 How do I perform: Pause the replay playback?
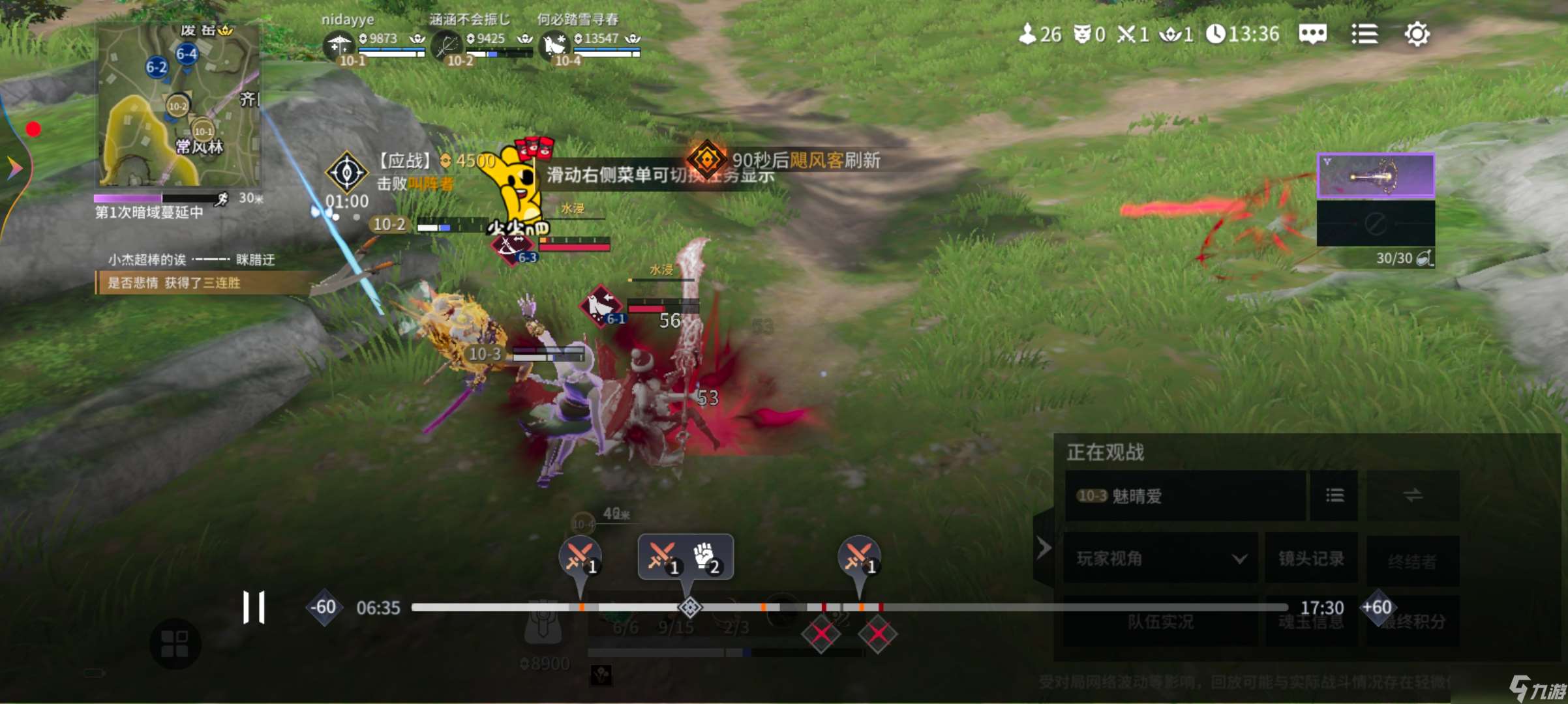[x=254, y=608]
